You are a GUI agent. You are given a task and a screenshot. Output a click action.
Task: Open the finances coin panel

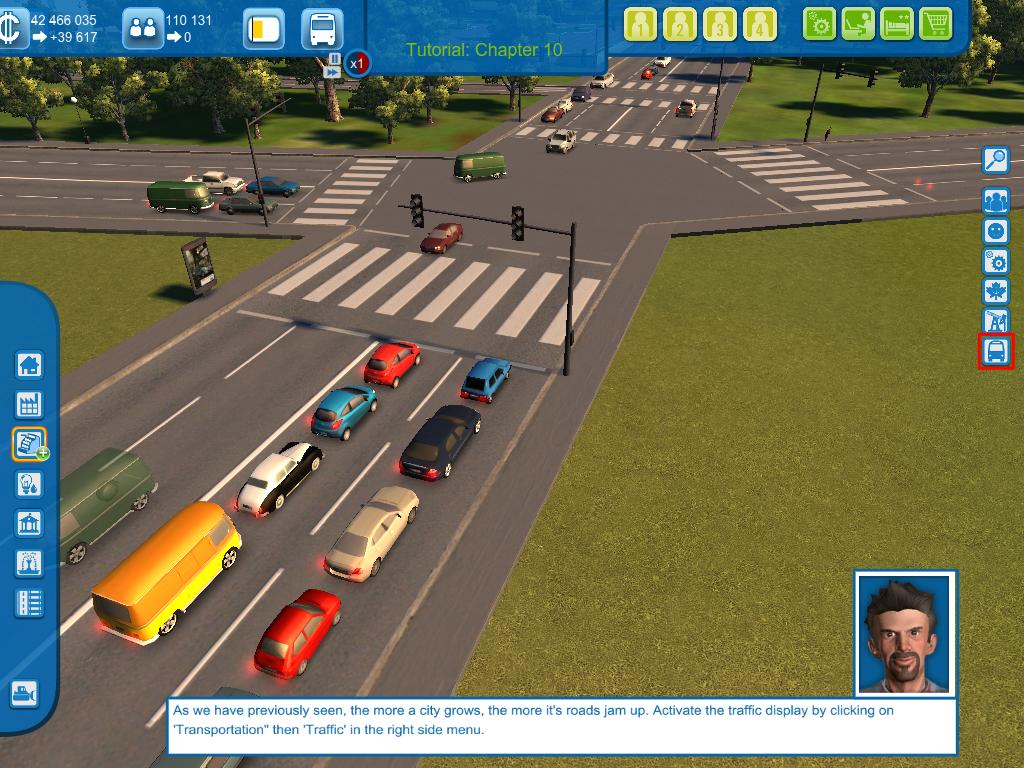(x=13, y=29)
